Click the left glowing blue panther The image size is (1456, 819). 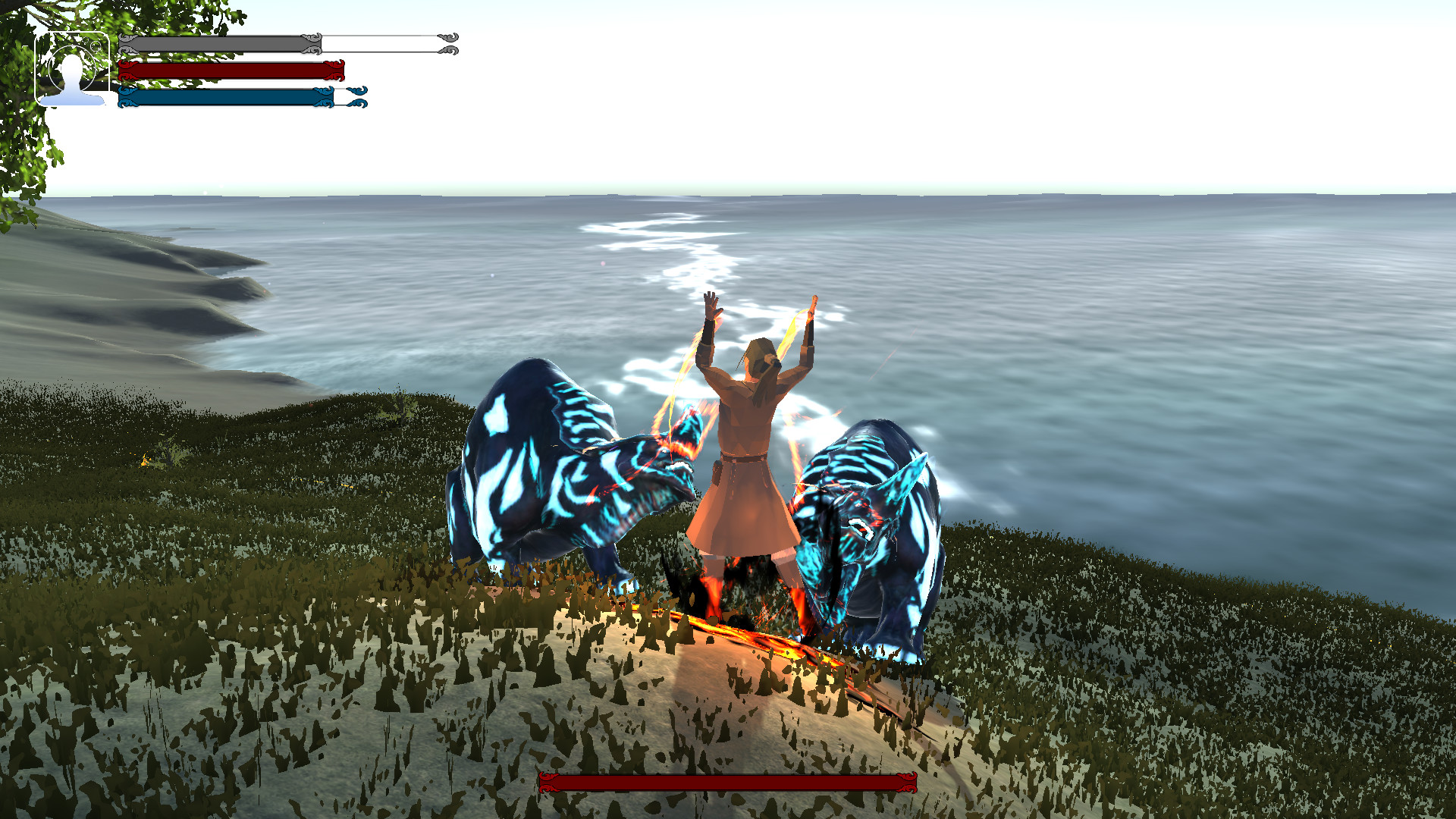(x=554, y=478)
